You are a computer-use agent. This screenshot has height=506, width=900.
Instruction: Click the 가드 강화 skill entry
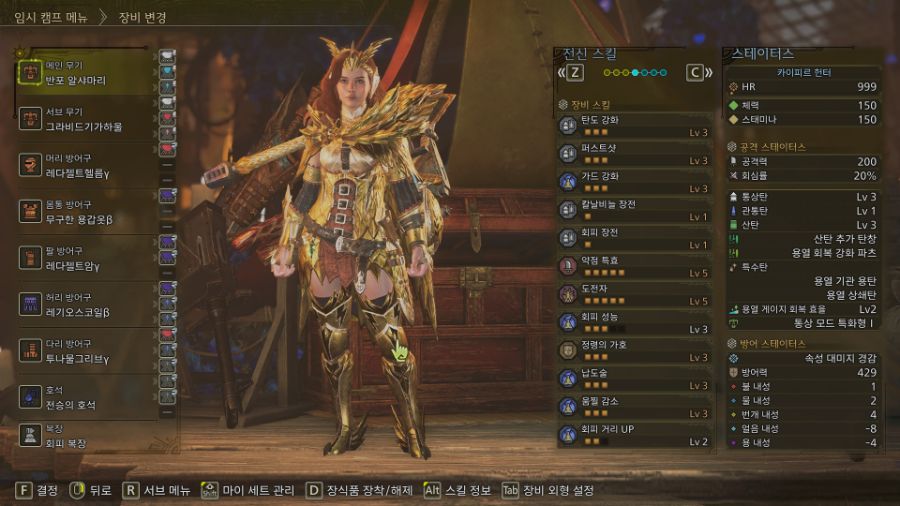635,181
